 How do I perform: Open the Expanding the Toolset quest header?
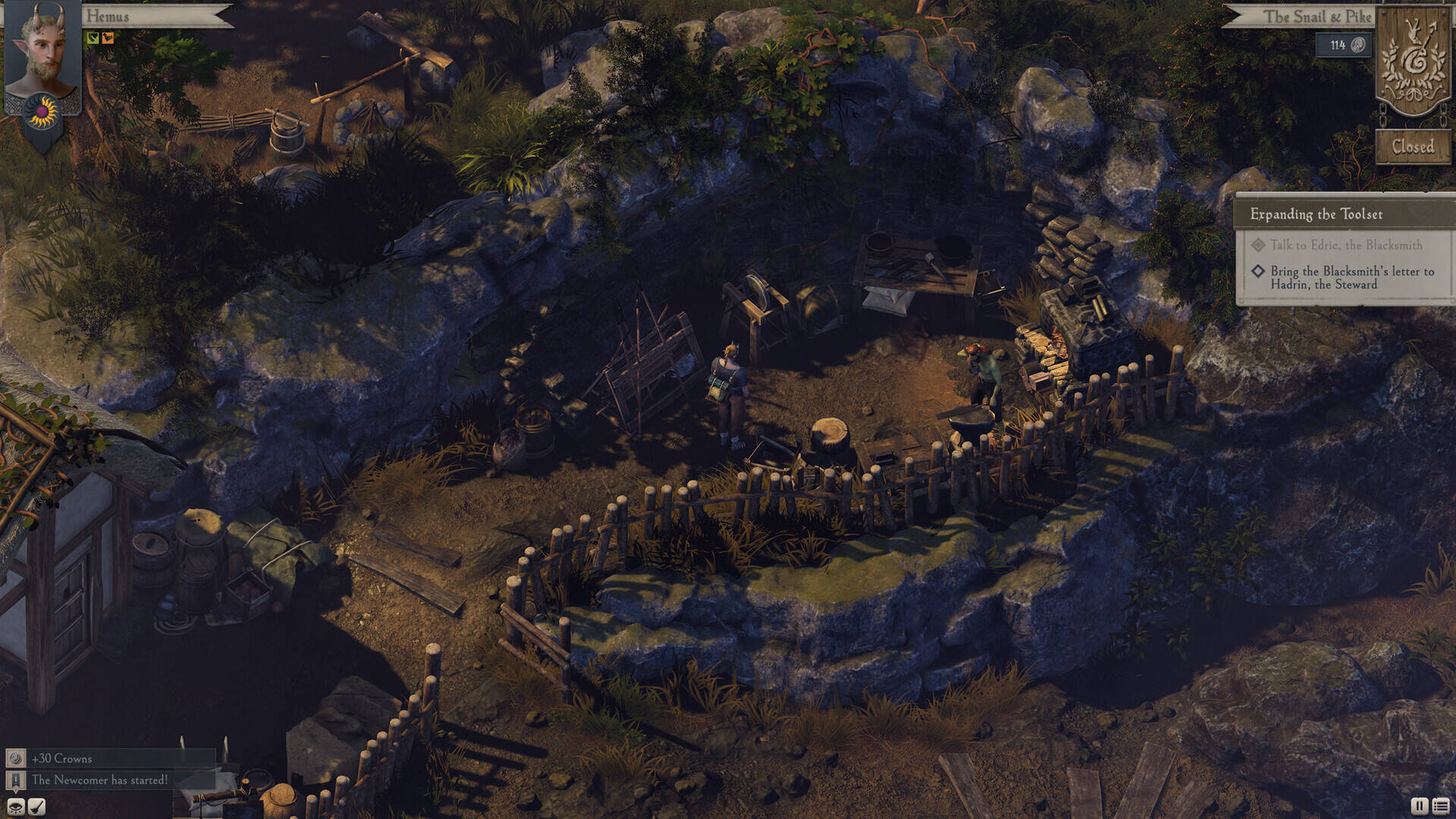coord(1316,215)
